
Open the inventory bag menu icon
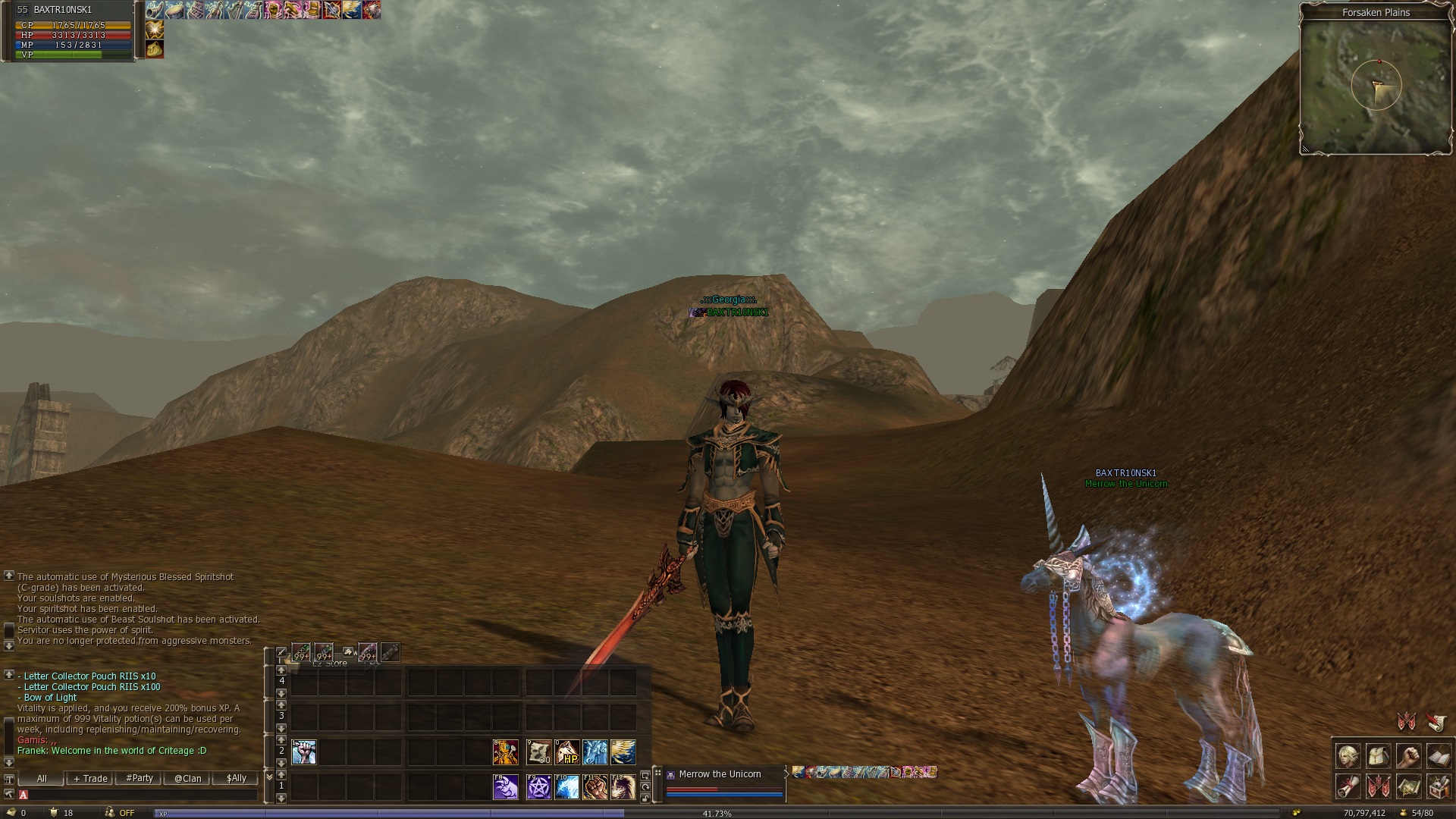(x=1379, y=756)
